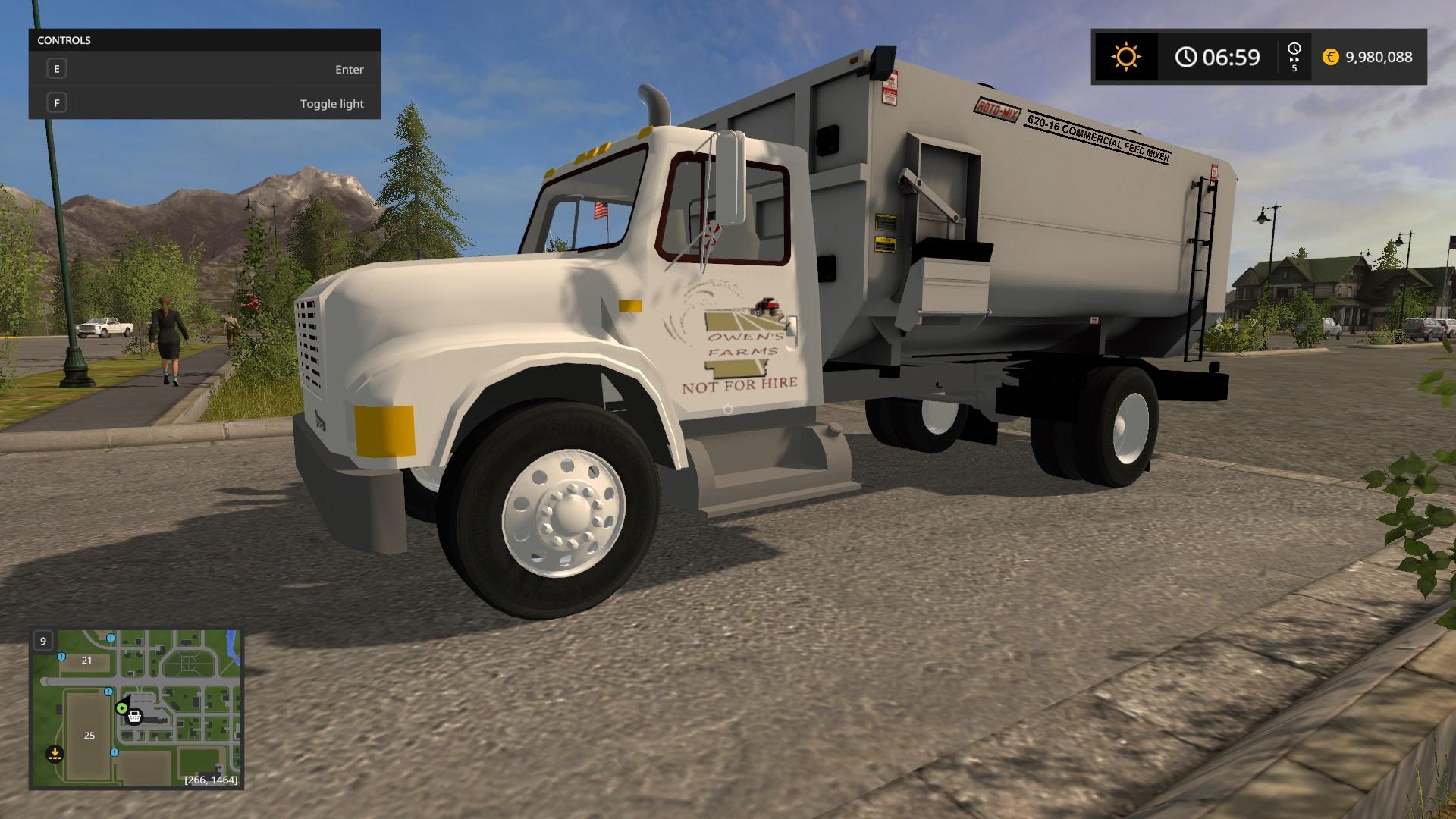The image size is (1456, 819).
Task: Click the euro coin icon near the money total
Action: [x=1330, y=56]
